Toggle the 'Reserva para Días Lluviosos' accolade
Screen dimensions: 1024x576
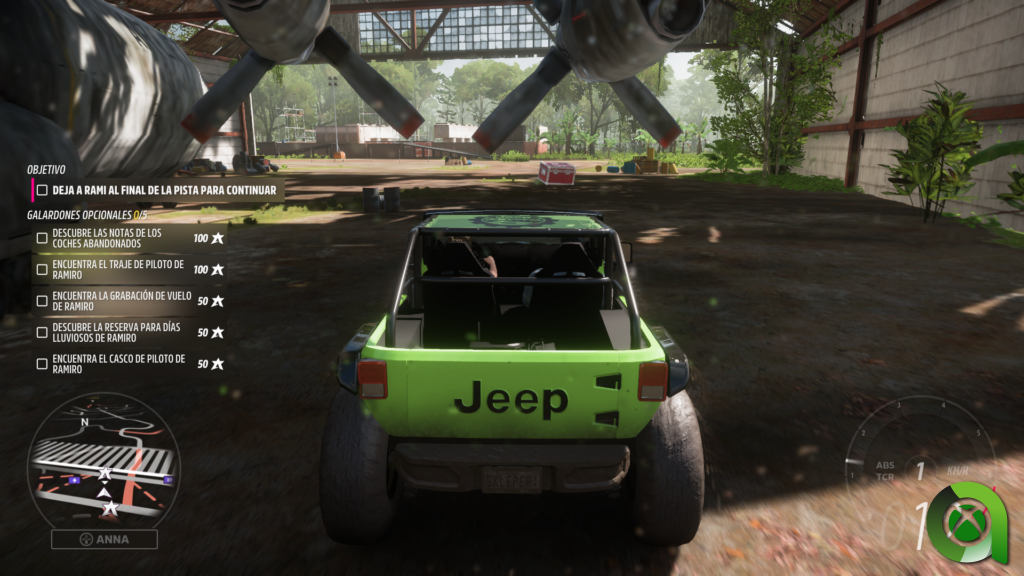pos(42,332)
